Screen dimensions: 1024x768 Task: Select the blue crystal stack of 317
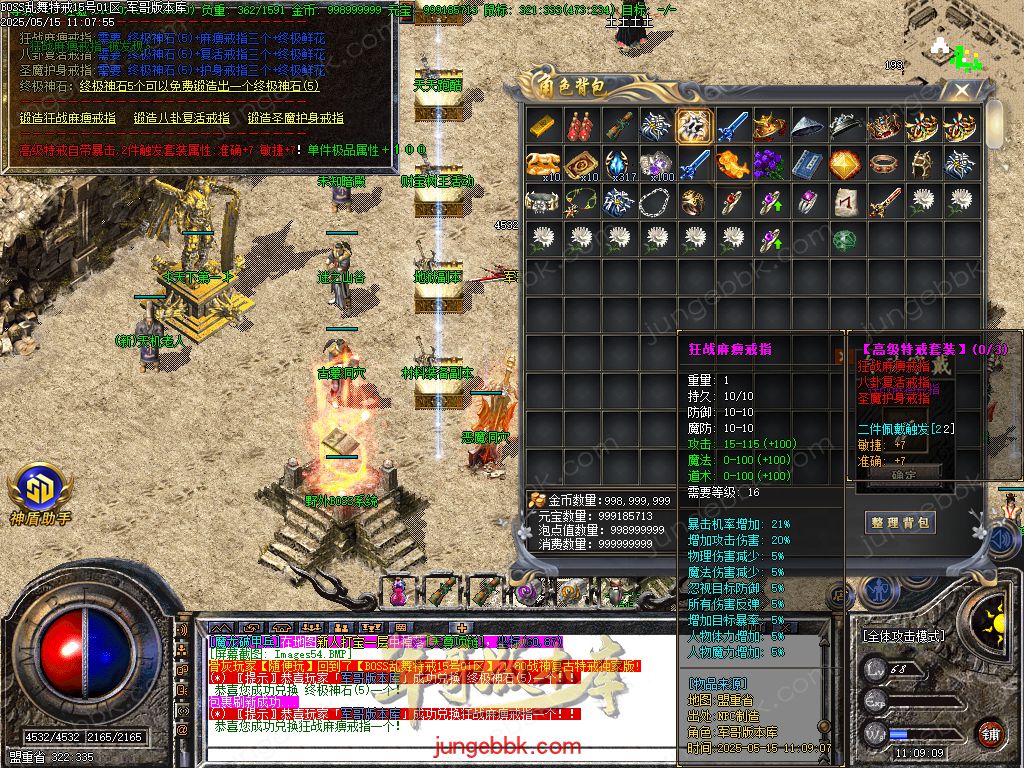(619, 163)
